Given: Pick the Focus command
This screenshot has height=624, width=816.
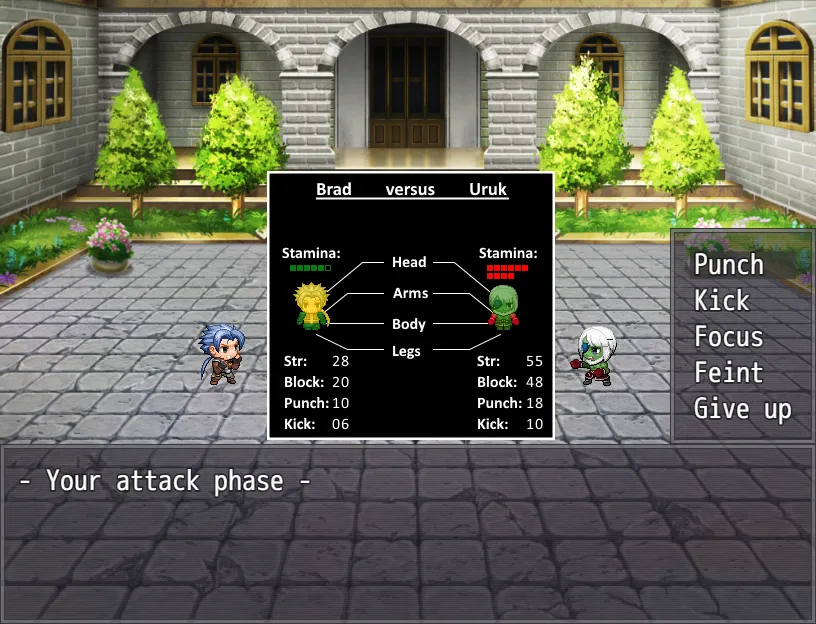Looking at the screenshot, I should [729, 337].
